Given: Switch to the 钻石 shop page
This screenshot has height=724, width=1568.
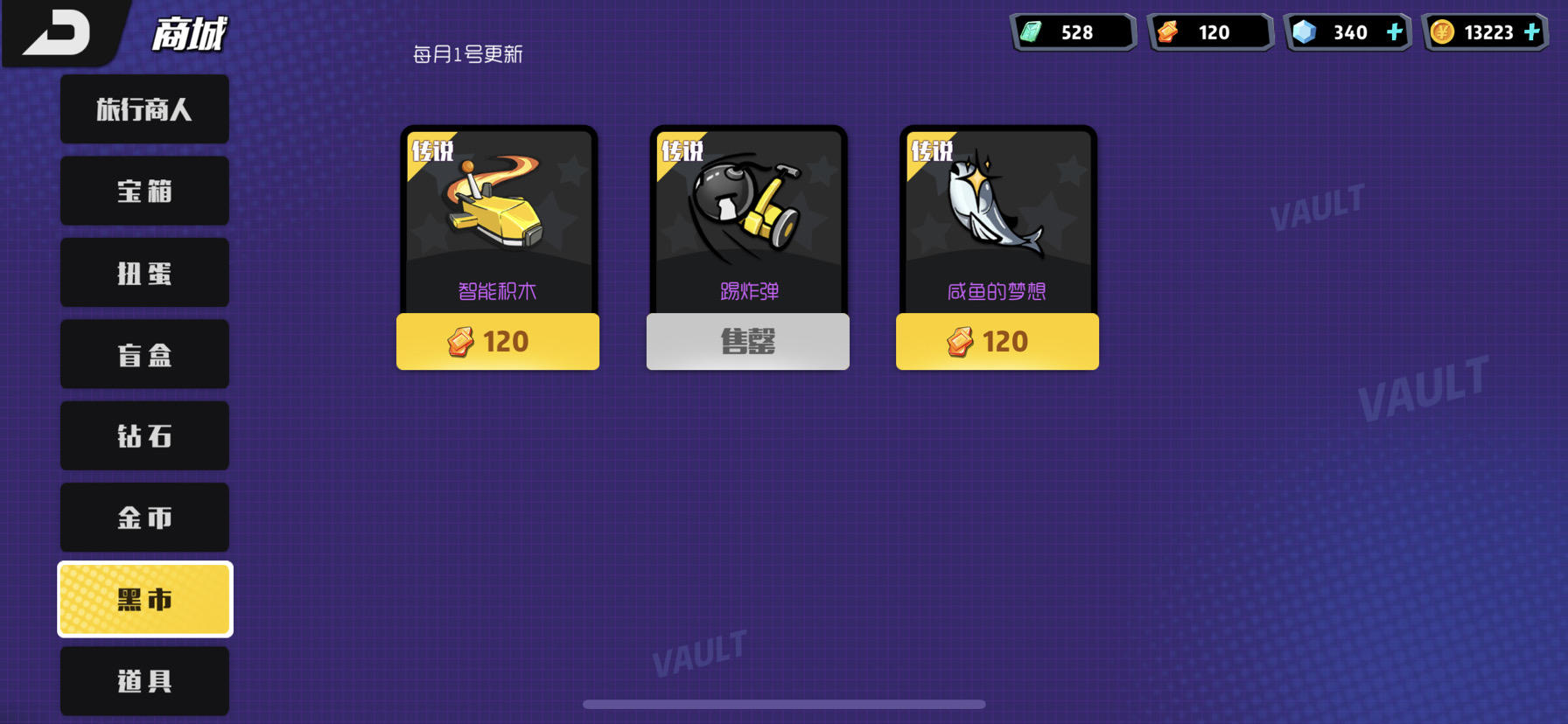Looking at the screenshot, I should [x=144, y=435].
